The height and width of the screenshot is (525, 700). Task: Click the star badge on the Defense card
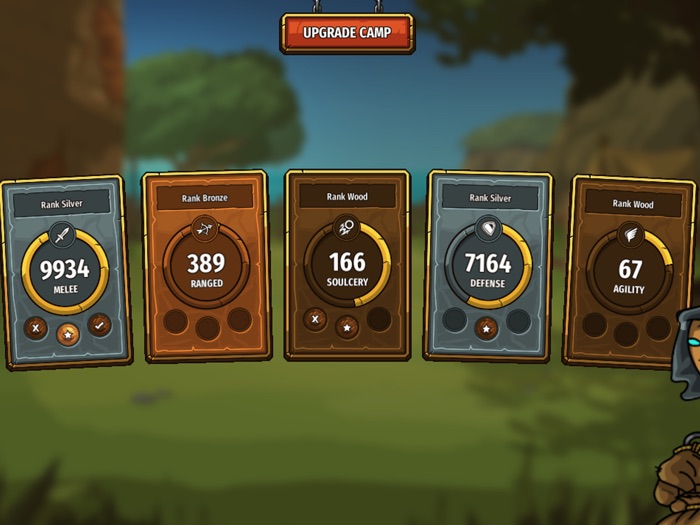click(486, 327)
